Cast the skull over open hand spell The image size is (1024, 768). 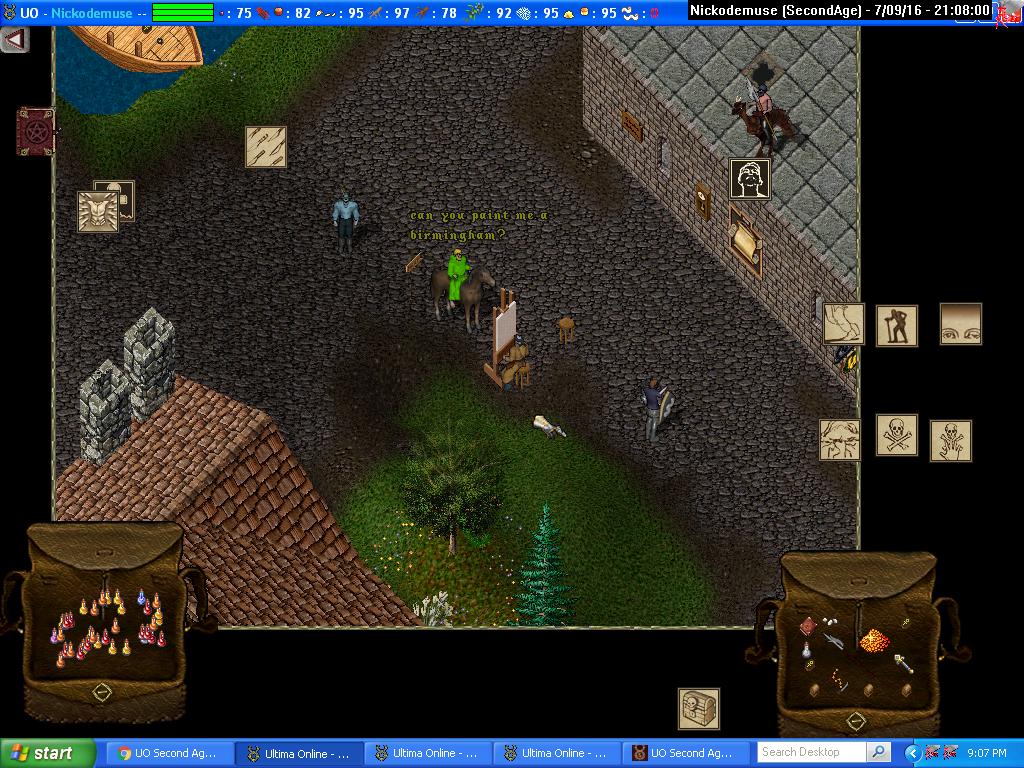[950, 441]
